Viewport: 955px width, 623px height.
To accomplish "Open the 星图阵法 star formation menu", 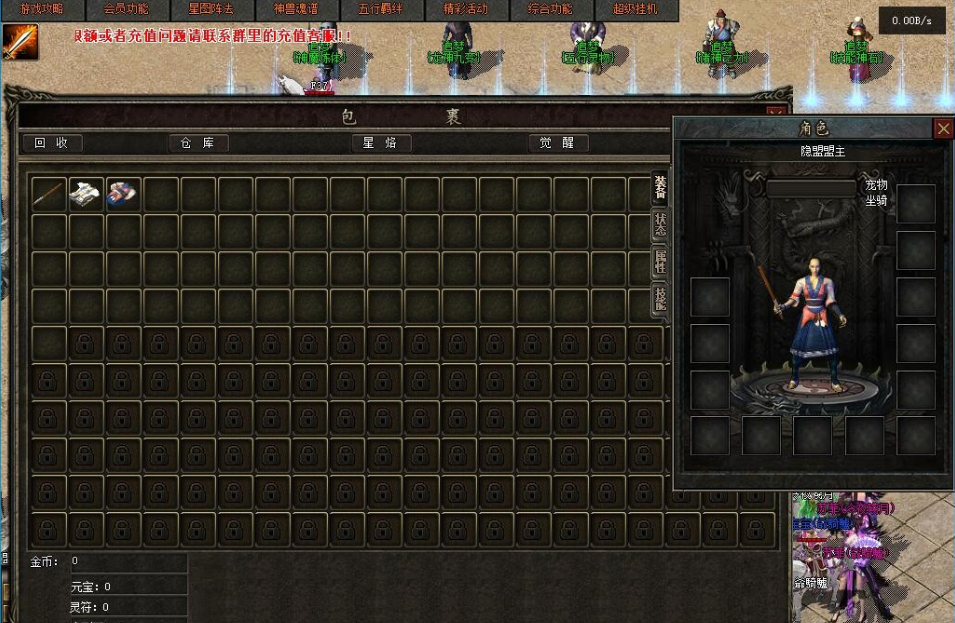I will click(x=211, y=9).
